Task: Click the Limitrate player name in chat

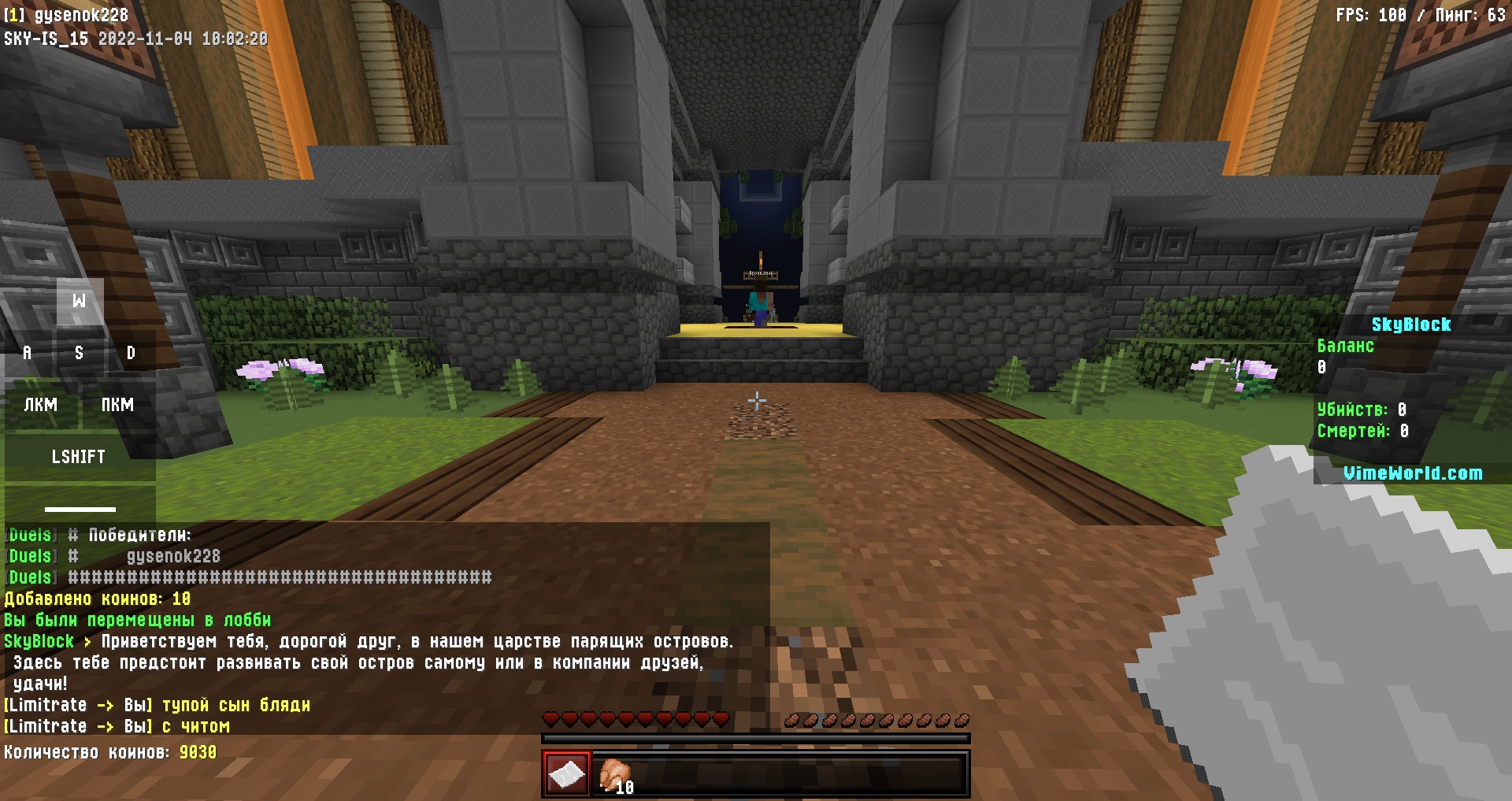Action: [47, 705]
